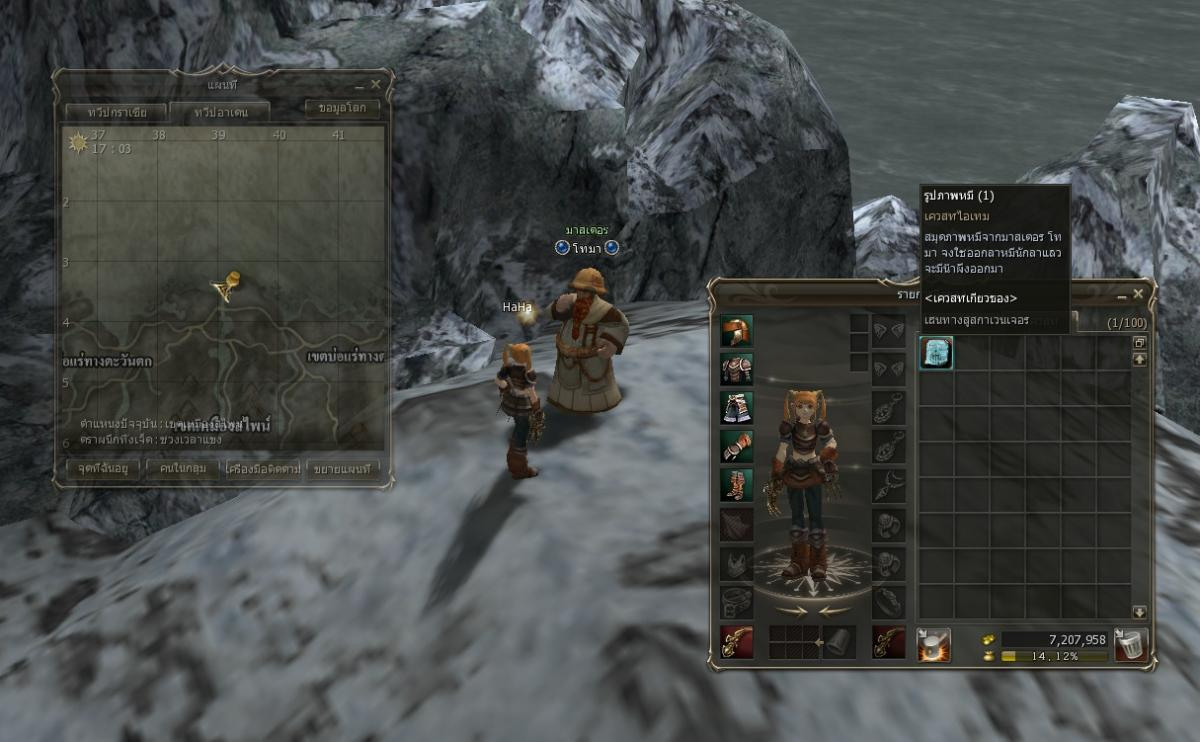Open the trash can delete button
1200x742 pixels.
[x=1130, y=644]
